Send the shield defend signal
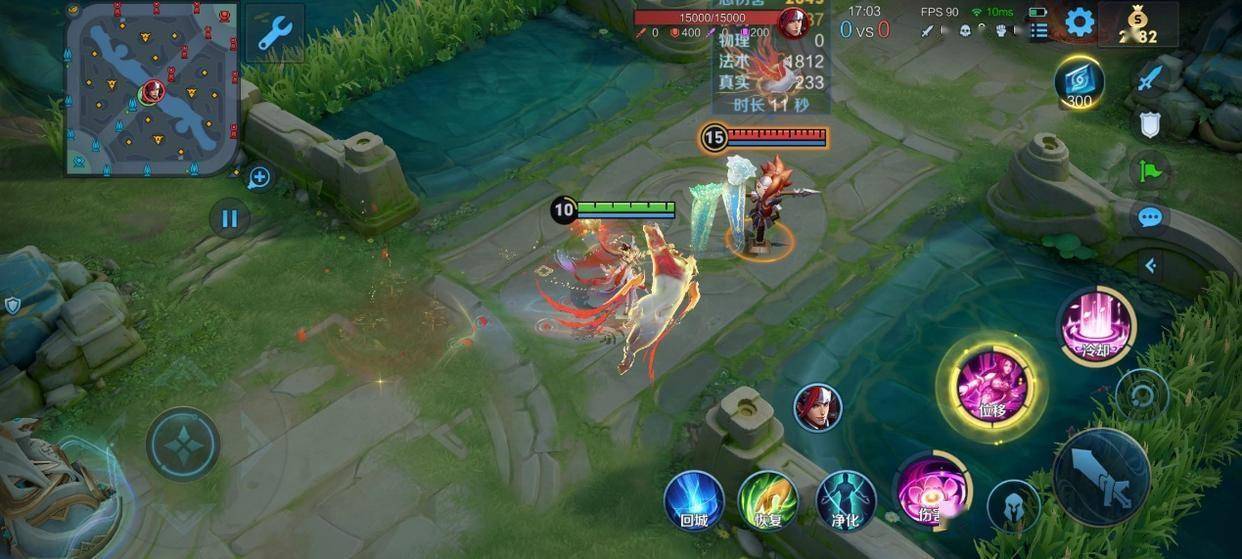Image resolution: width=1242 pixels, height=559 pixels. coord(1150,124)
